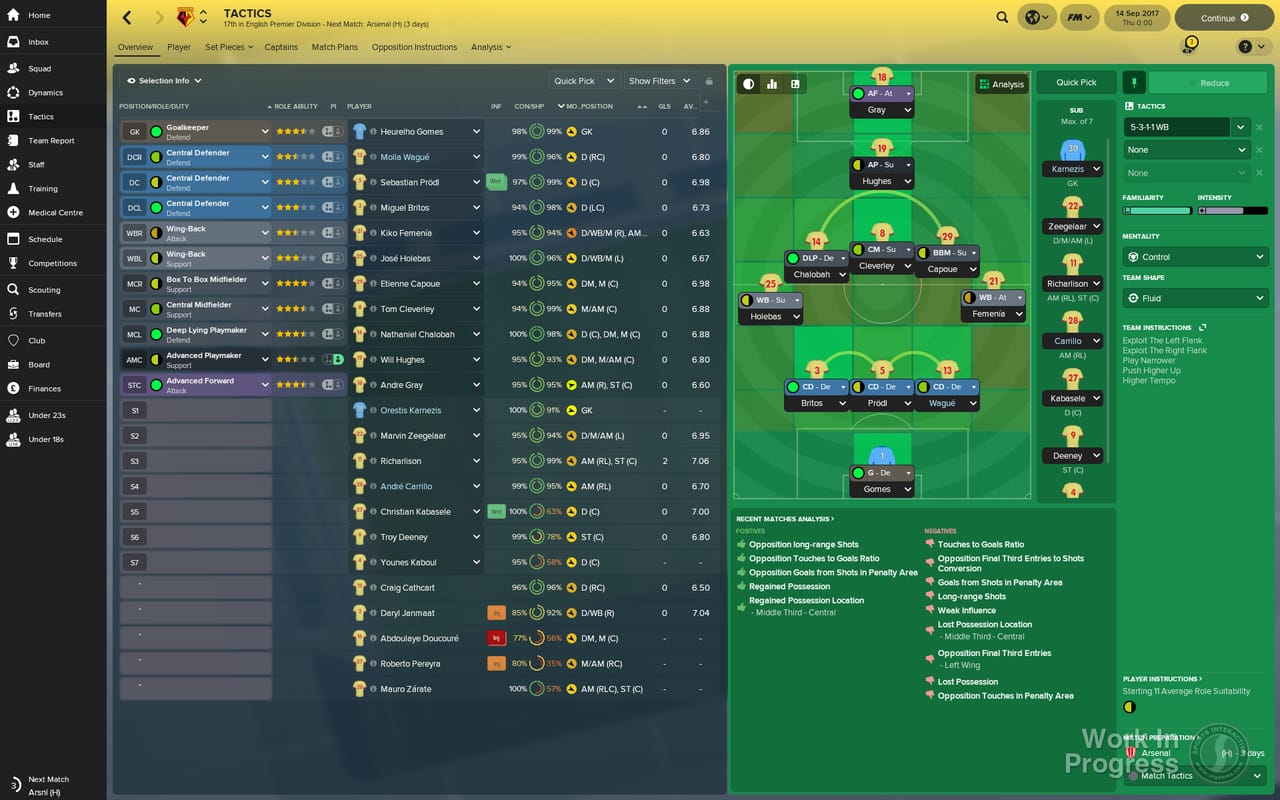Open search with the magnifying glass icon
The image size is (1280, 800).
(x=1002, y=17)
